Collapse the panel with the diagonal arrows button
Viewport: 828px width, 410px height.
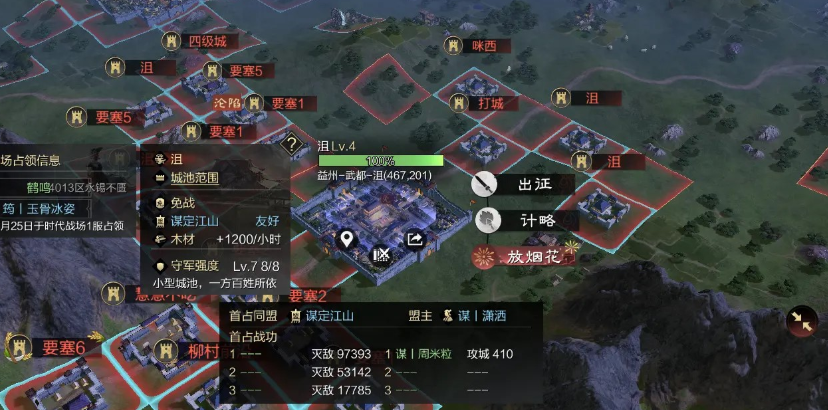[x=801, y=320]
